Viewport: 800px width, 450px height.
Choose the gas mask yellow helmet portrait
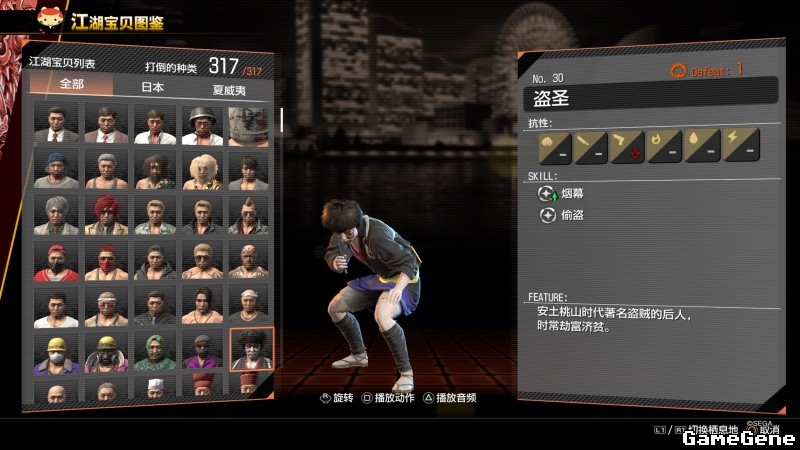[105, 350]
